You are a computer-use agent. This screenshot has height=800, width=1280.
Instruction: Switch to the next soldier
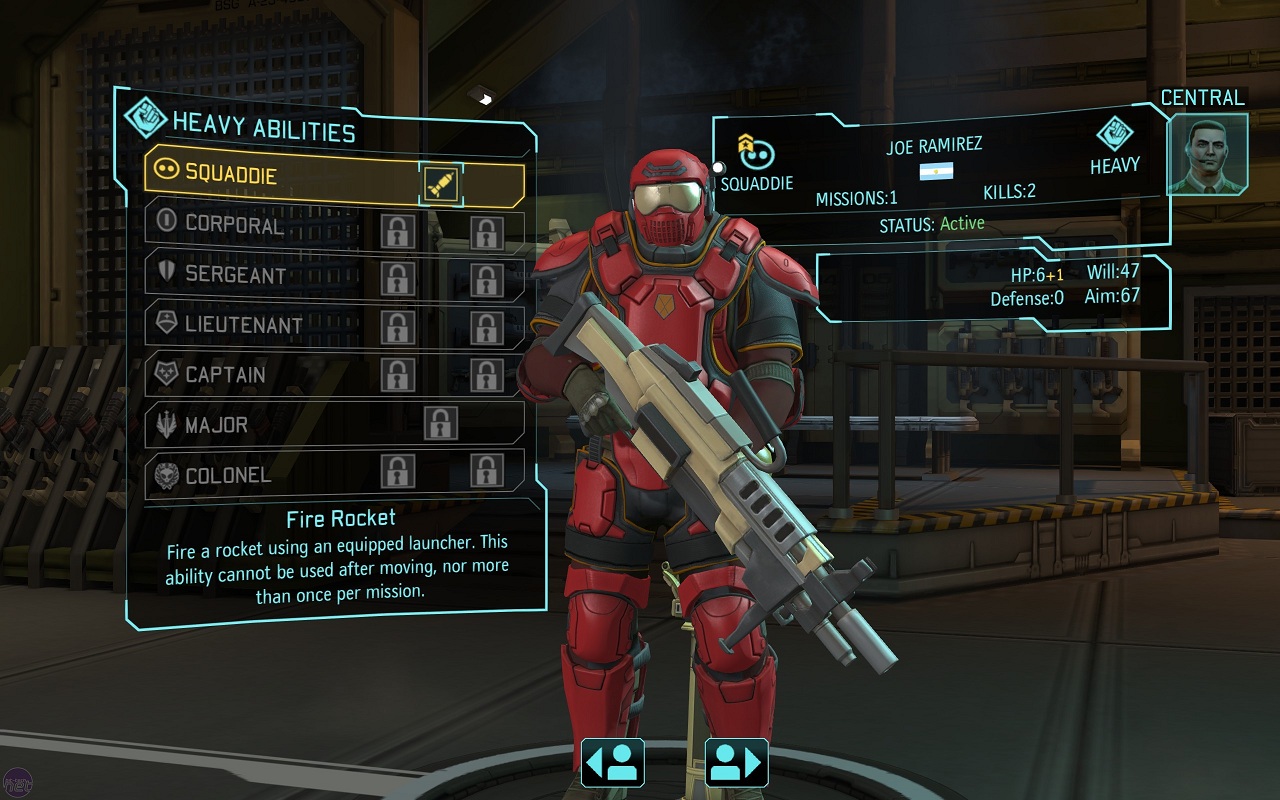(x=737, y=763)
